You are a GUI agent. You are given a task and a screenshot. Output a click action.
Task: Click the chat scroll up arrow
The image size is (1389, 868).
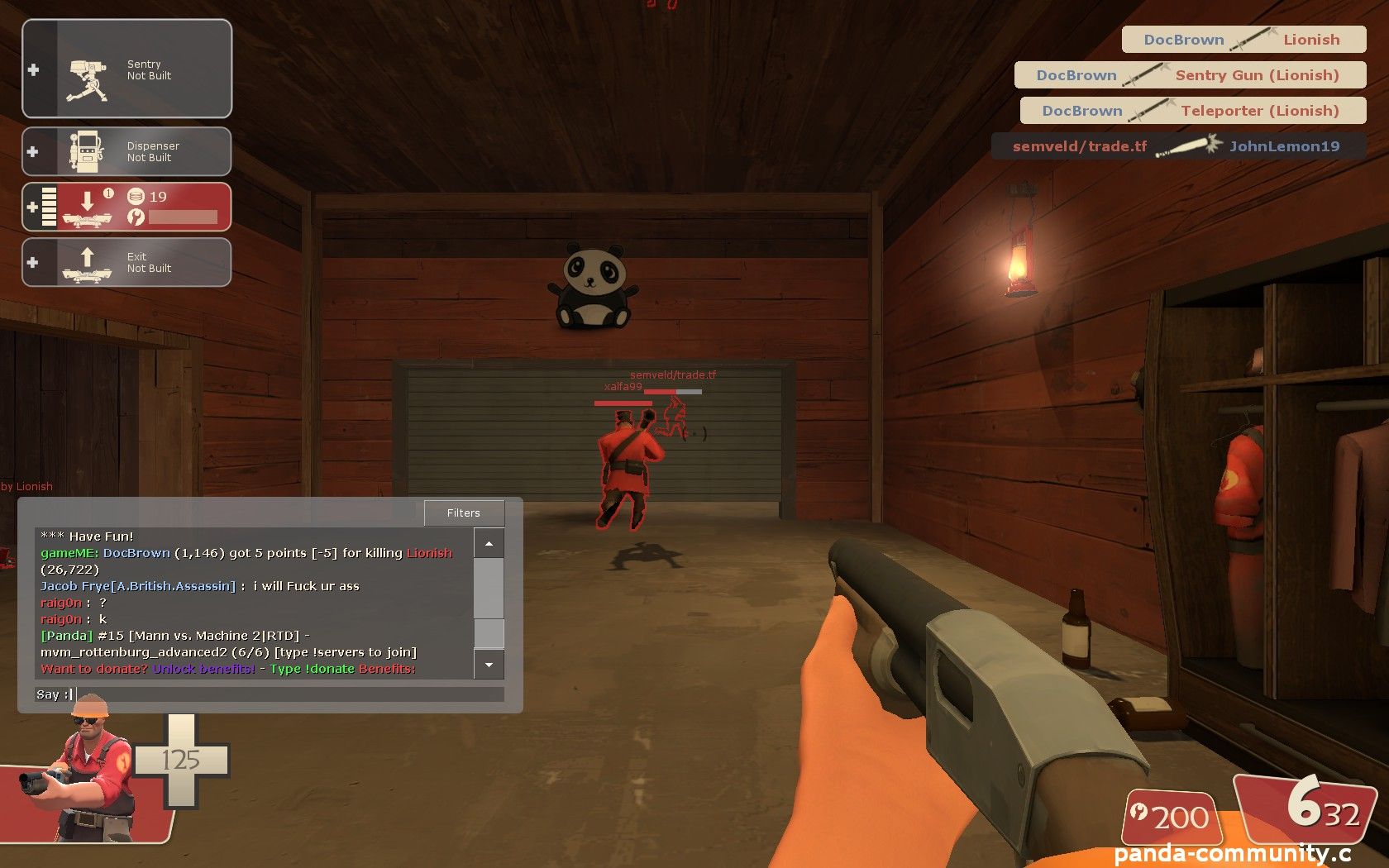click(489, 543)
